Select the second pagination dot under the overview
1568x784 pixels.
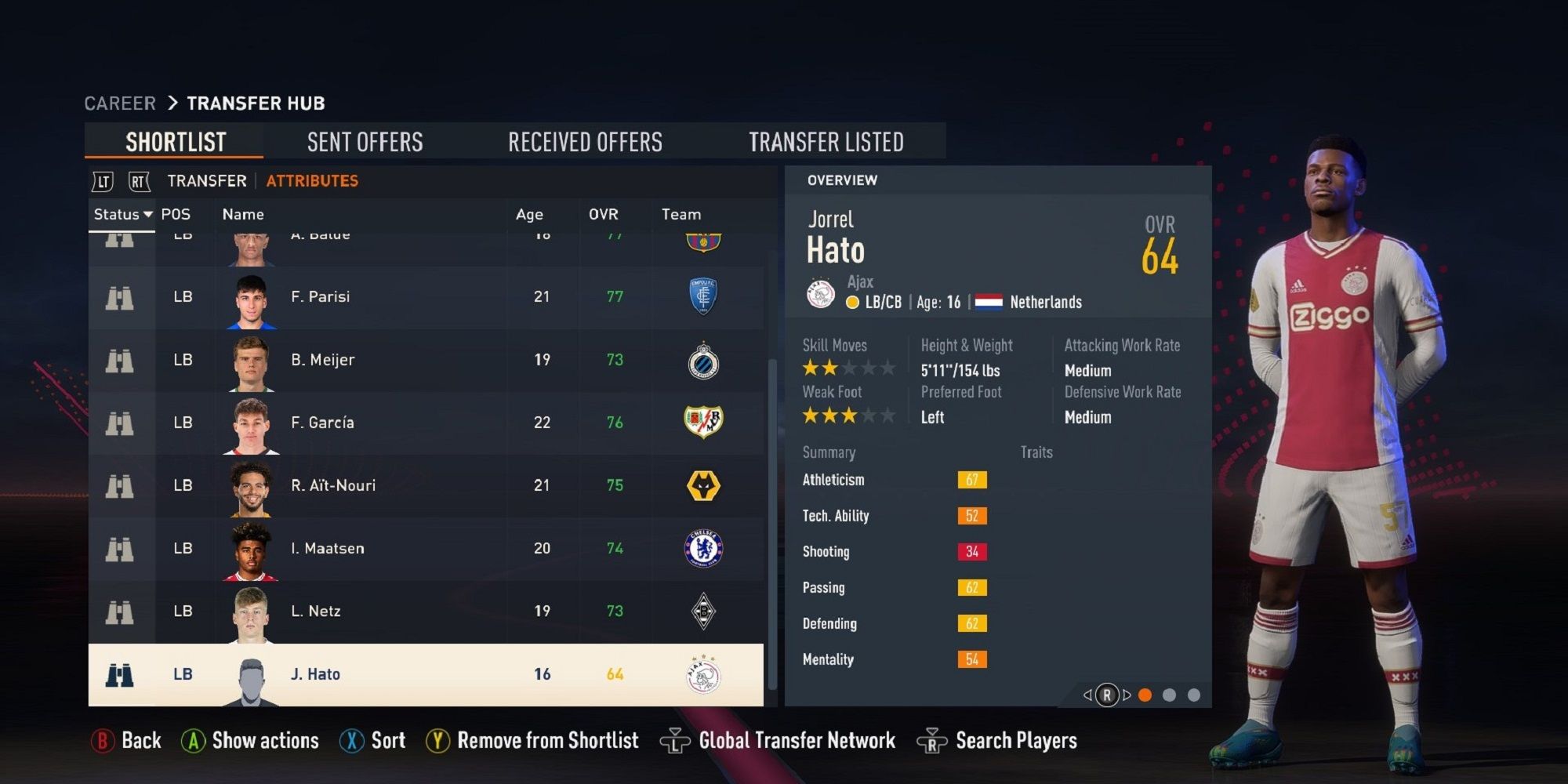point(1170,695)
